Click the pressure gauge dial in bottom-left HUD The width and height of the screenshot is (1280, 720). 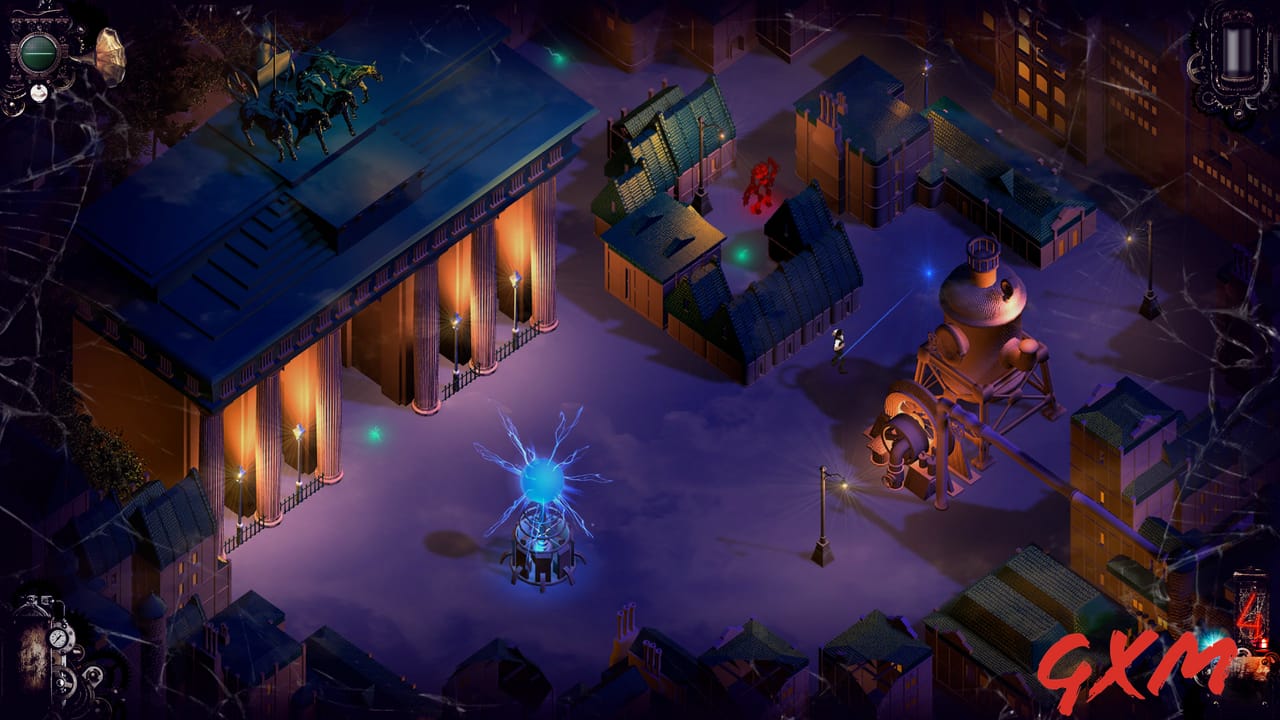click(x=57, y=638)
